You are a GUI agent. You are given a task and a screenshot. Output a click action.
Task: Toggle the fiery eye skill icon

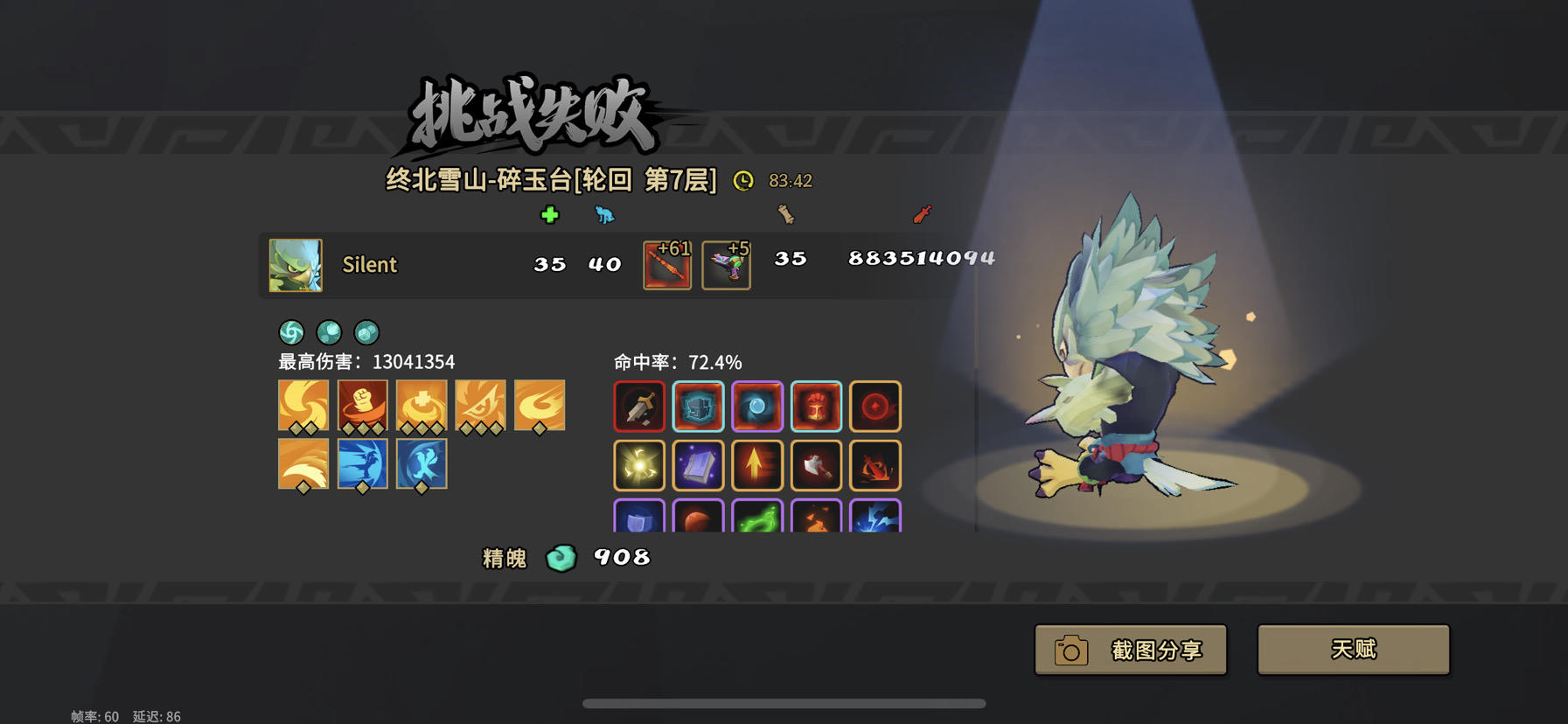point(480,406)
